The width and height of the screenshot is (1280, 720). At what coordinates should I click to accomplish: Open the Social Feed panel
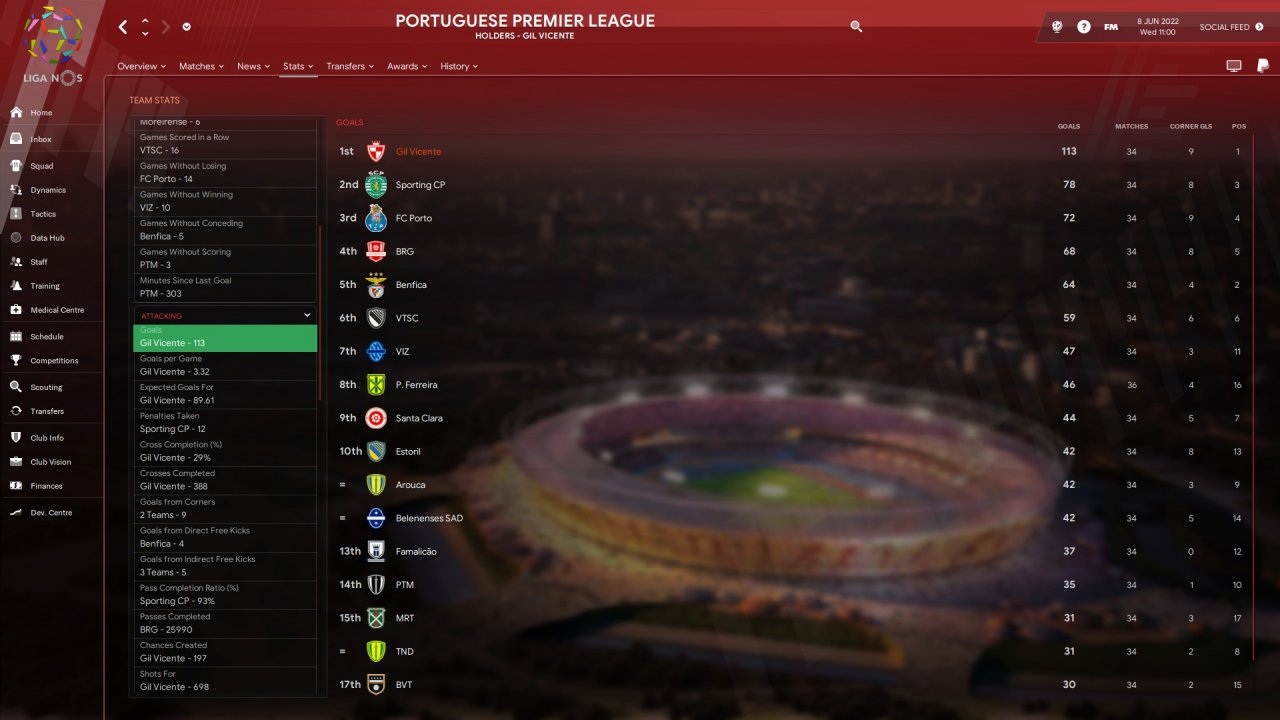1229,27
